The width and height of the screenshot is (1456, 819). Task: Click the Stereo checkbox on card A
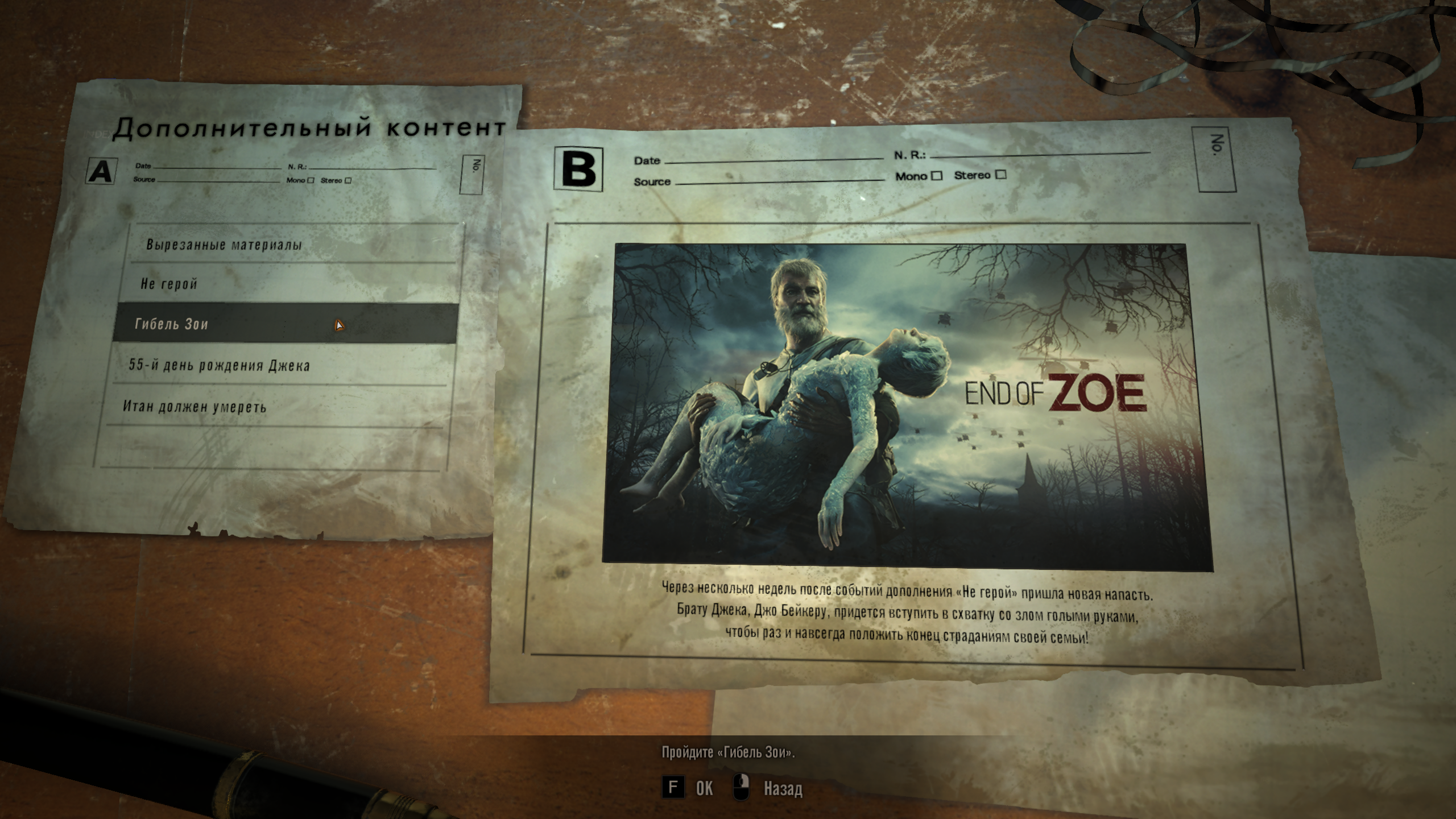click(349, 180)
